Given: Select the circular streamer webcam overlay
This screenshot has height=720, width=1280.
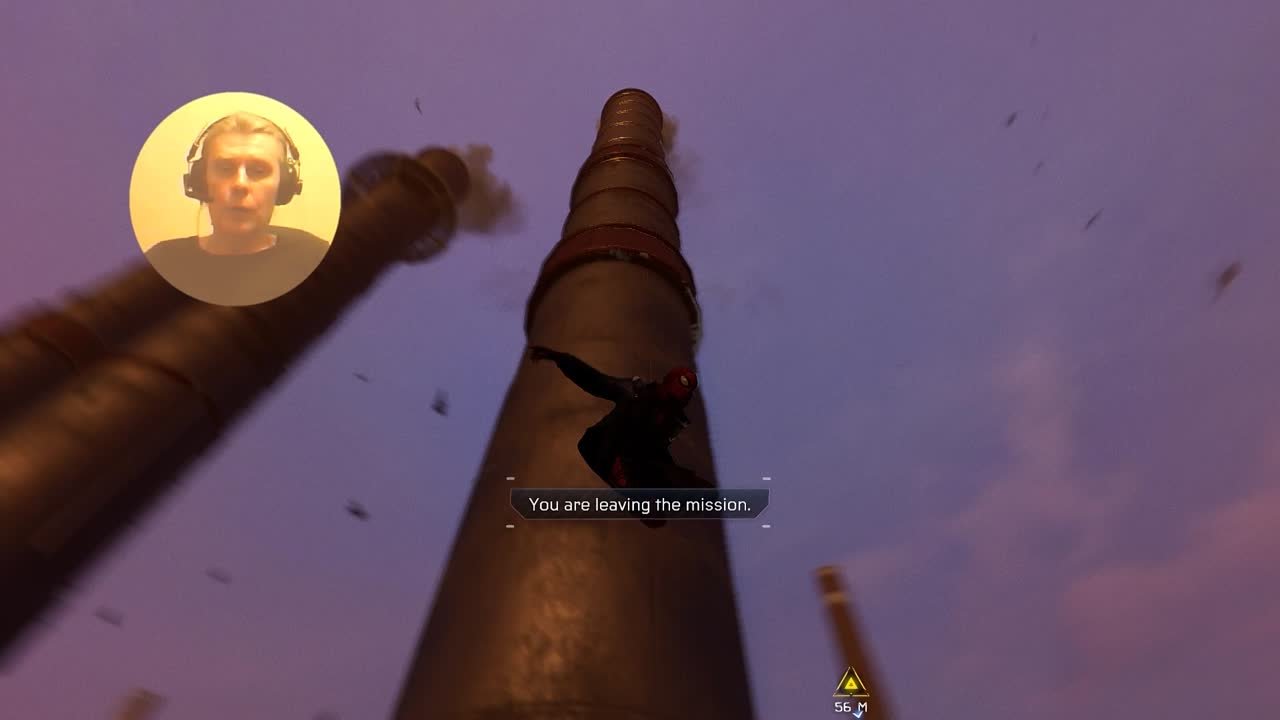Looking at the screenshot, I should pyautogui.click(x=235, y=199).
